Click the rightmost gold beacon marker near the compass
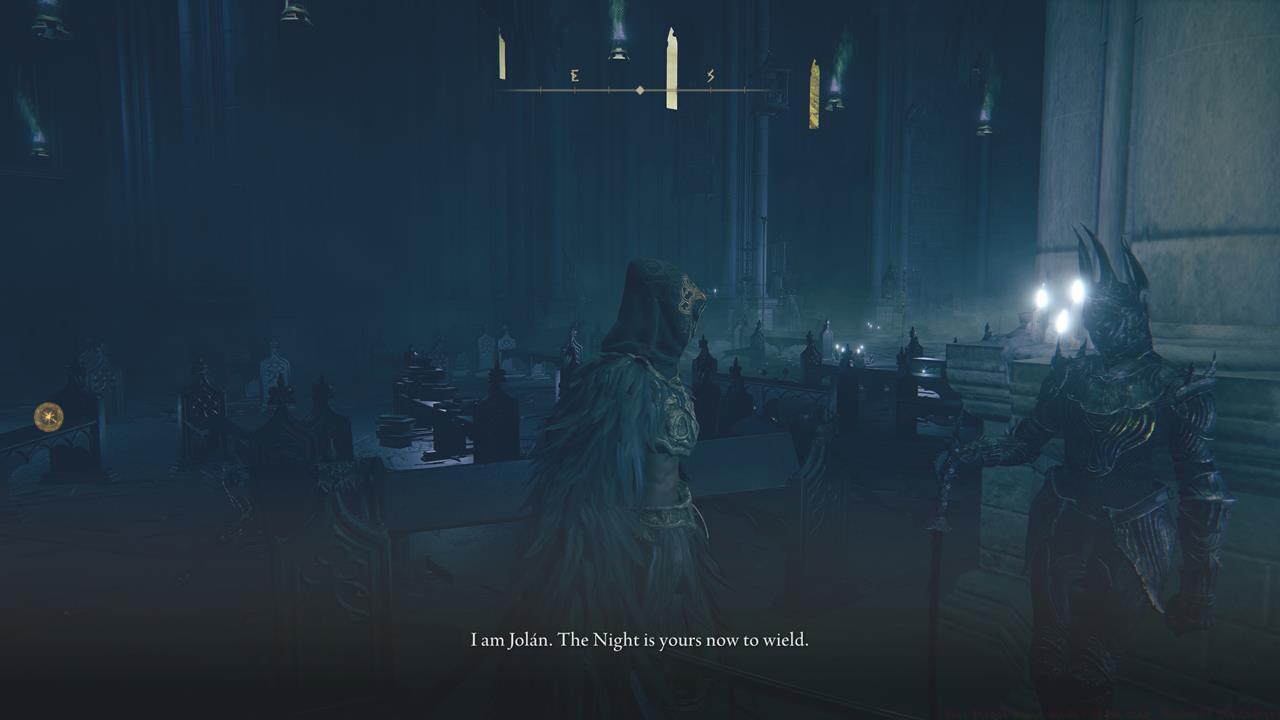The image size is (1280, 720). [x=815, y=90]
